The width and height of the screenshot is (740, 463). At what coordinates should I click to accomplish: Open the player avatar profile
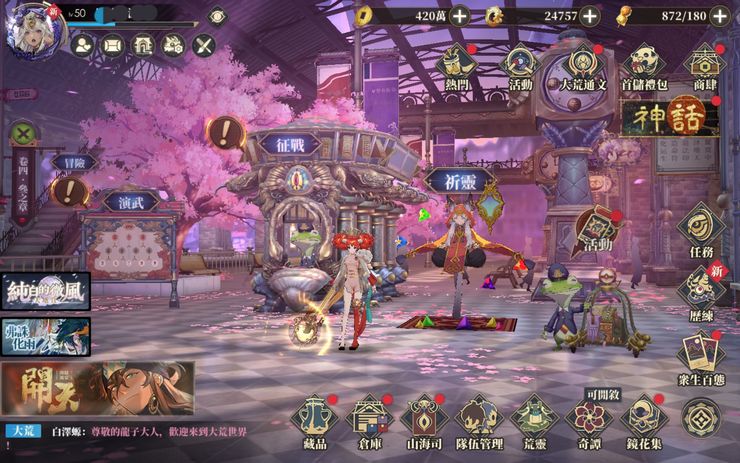pyautogui.click(x=30, y=27)
